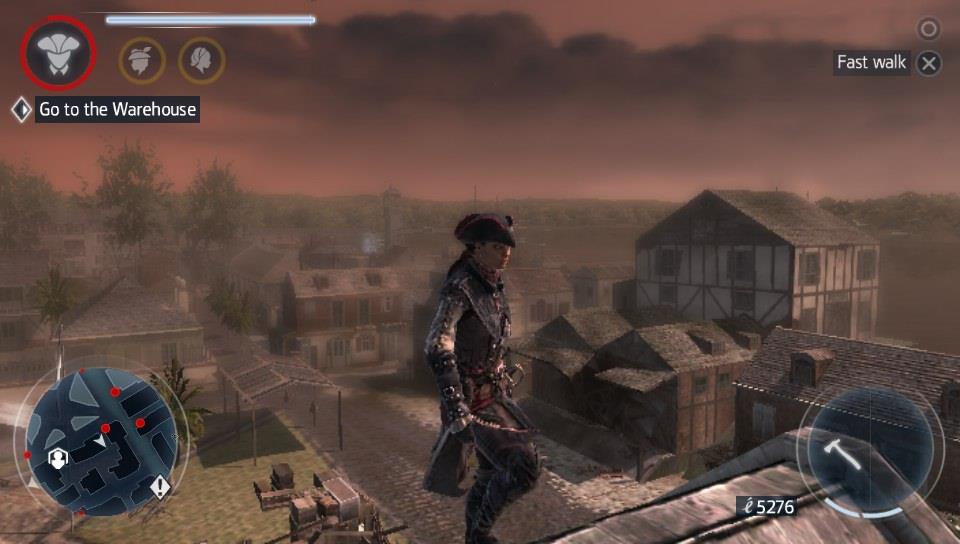Select the Assassin persona icon

tap(58, 53)
